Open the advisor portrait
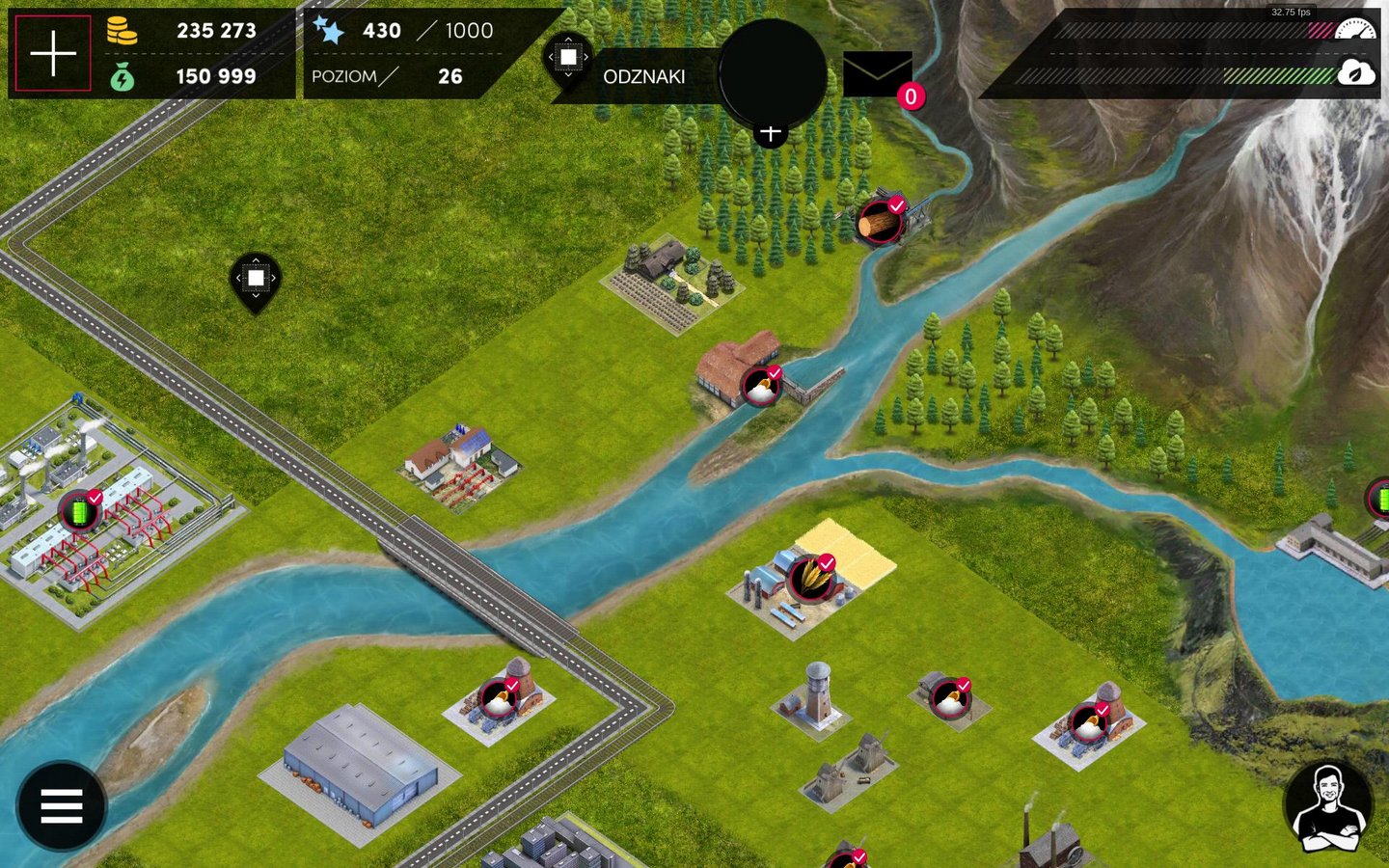 pos(1329,808)
